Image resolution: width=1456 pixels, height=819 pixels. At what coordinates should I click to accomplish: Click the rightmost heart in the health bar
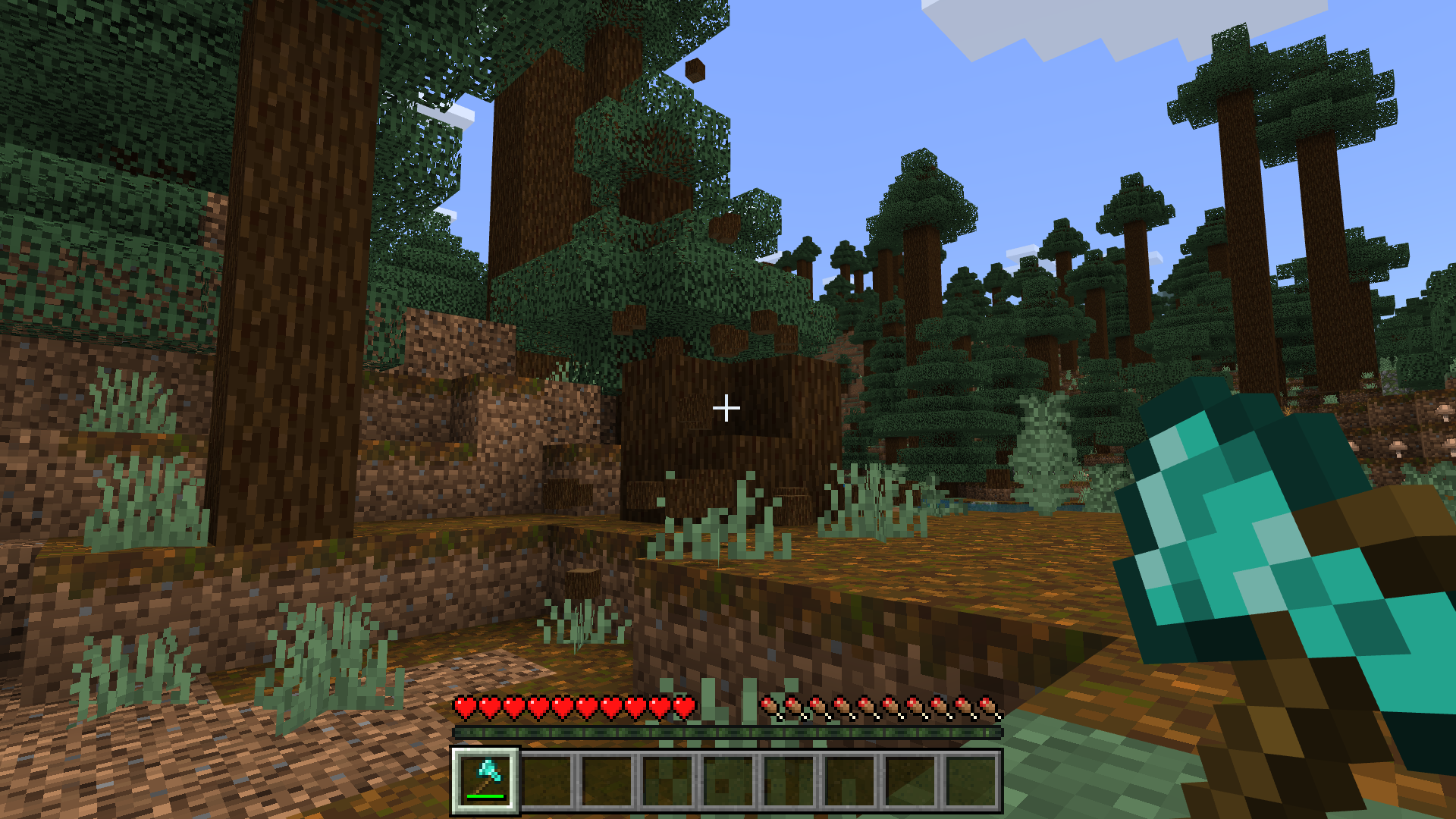[684, 706]
